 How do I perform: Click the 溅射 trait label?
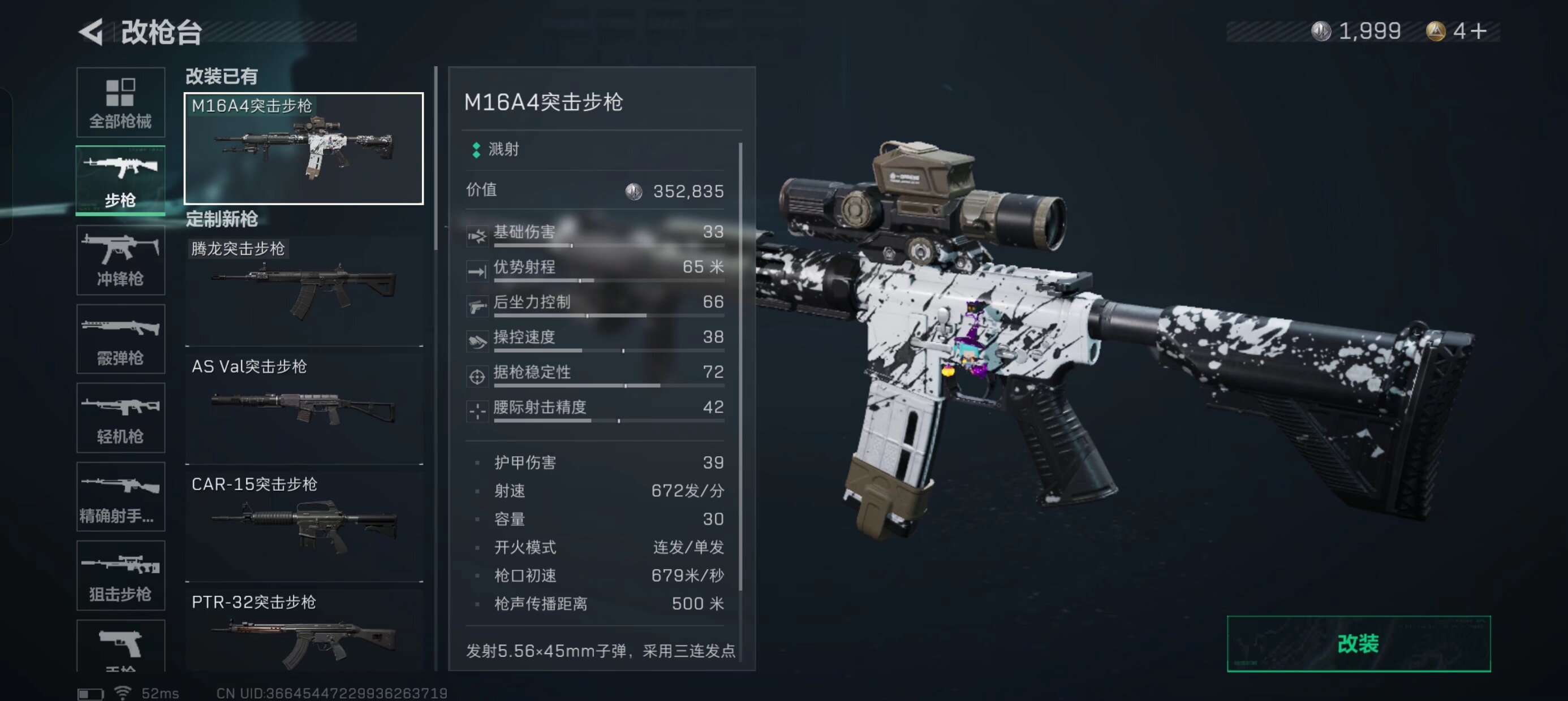click(503, 150)
